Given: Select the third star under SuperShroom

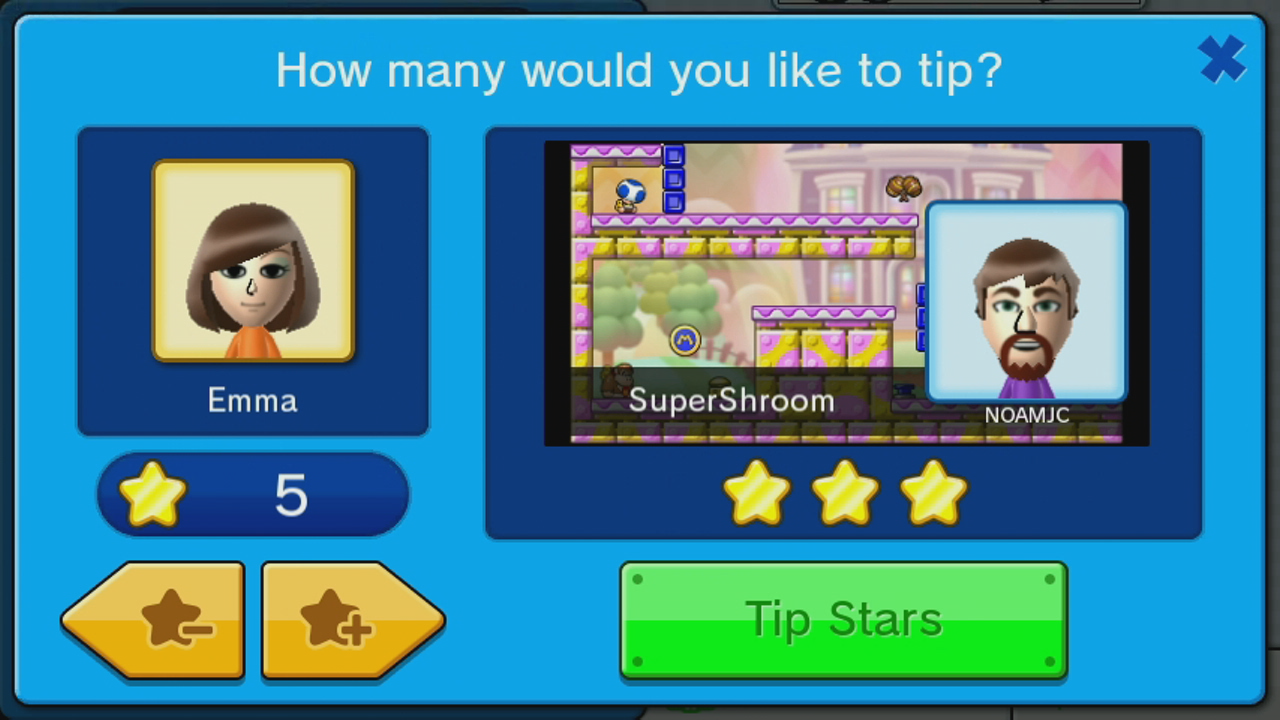Looking at the screenshot, I should click(x=931, y=490).
